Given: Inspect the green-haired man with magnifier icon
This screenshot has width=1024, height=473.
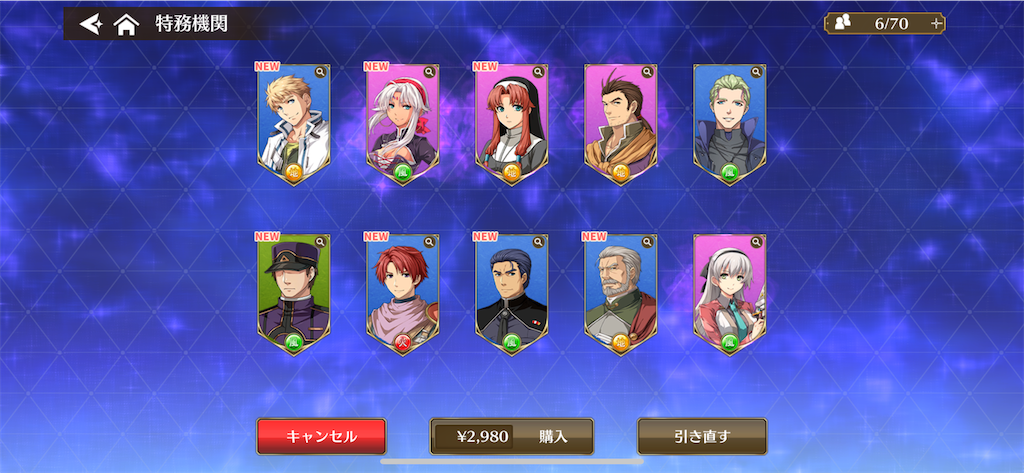Looking at the screenshot, I should pyautogui.click(x=756, y=72).
